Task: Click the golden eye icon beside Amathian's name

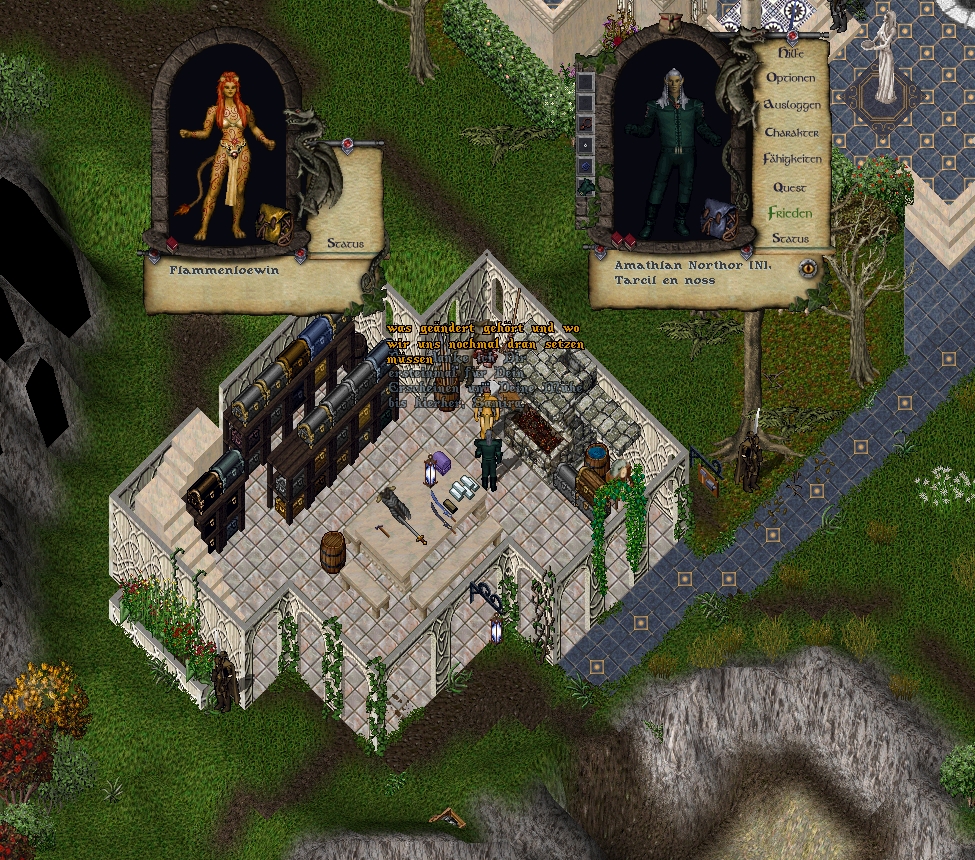Action: [808, 267]
